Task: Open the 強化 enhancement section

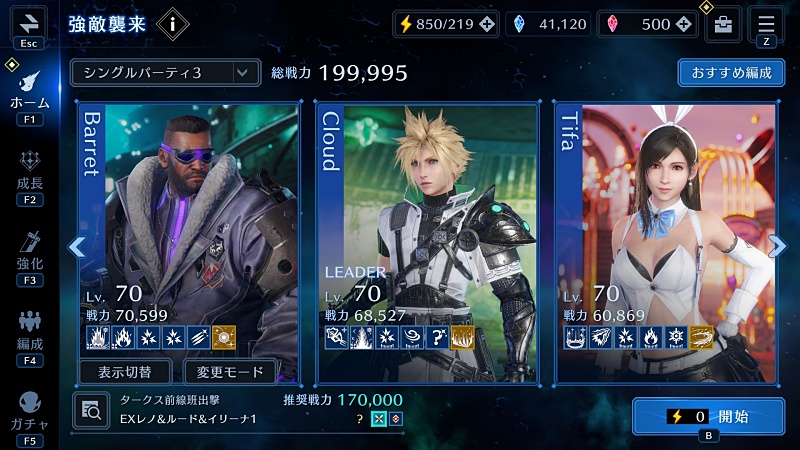Action: click(29, 253)
